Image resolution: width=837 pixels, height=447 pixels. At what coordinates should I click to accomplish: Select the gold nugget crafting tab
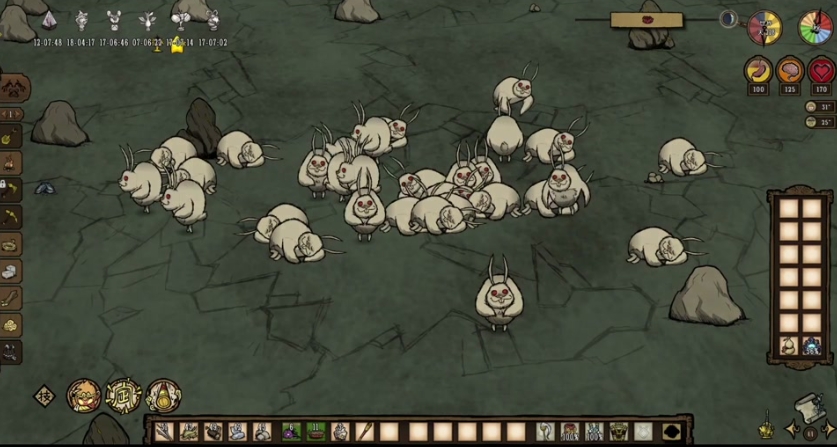coord(11,325)
